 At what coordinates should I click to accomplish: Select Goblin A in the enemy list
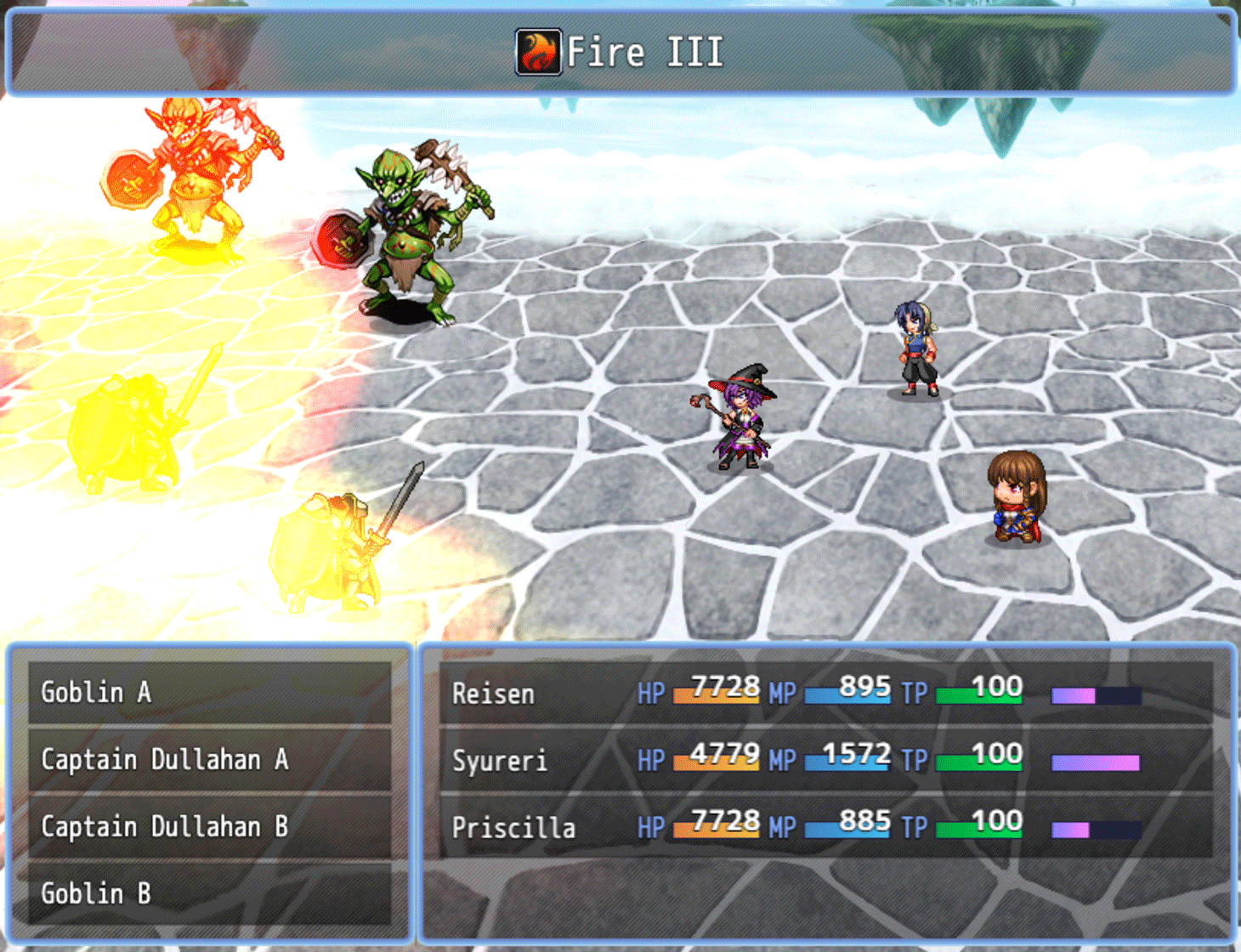(x=96, y=692)
